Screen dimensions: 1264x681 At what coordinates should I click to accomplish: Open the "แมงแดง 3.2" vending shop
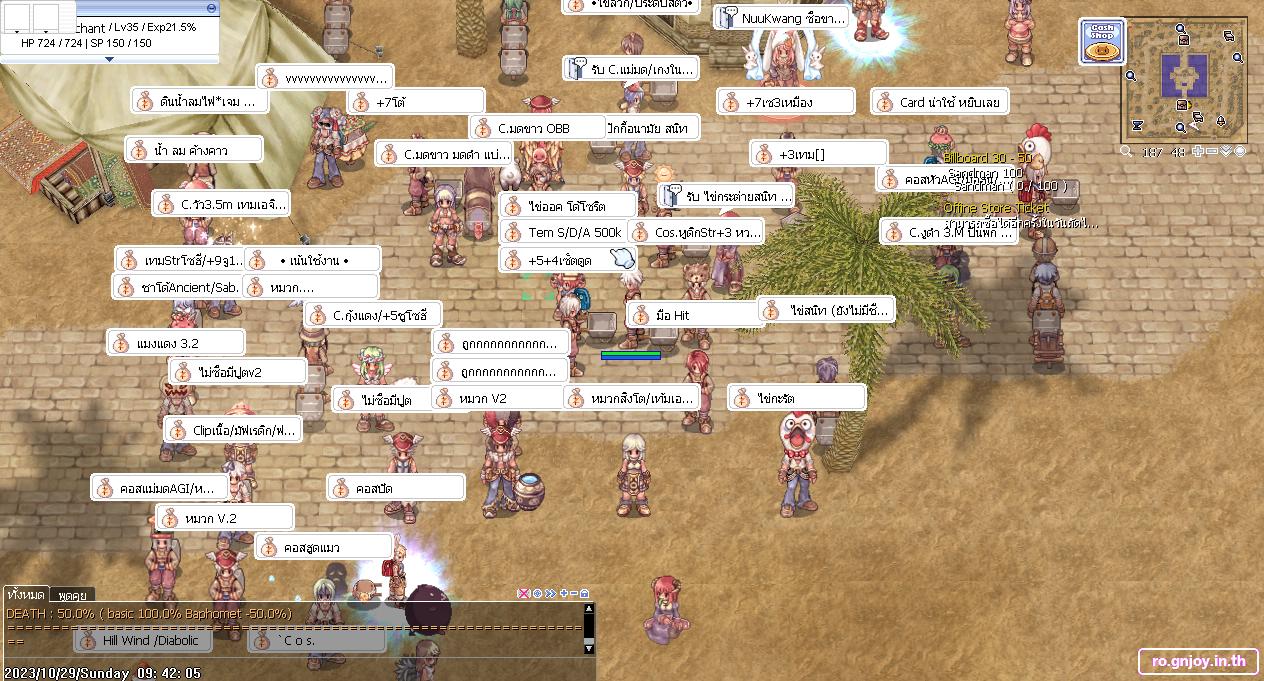(176, 343)
